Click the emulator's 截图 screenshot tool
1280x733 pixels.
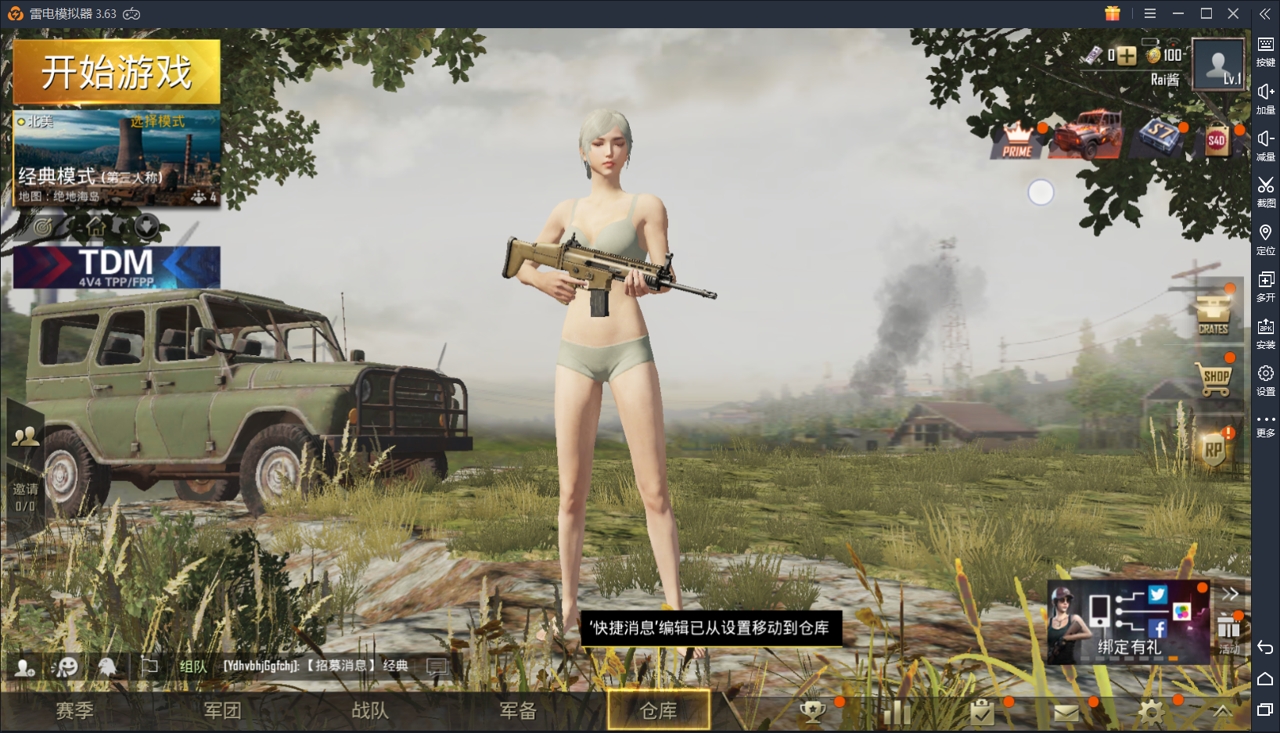(x=1265, y=190)
